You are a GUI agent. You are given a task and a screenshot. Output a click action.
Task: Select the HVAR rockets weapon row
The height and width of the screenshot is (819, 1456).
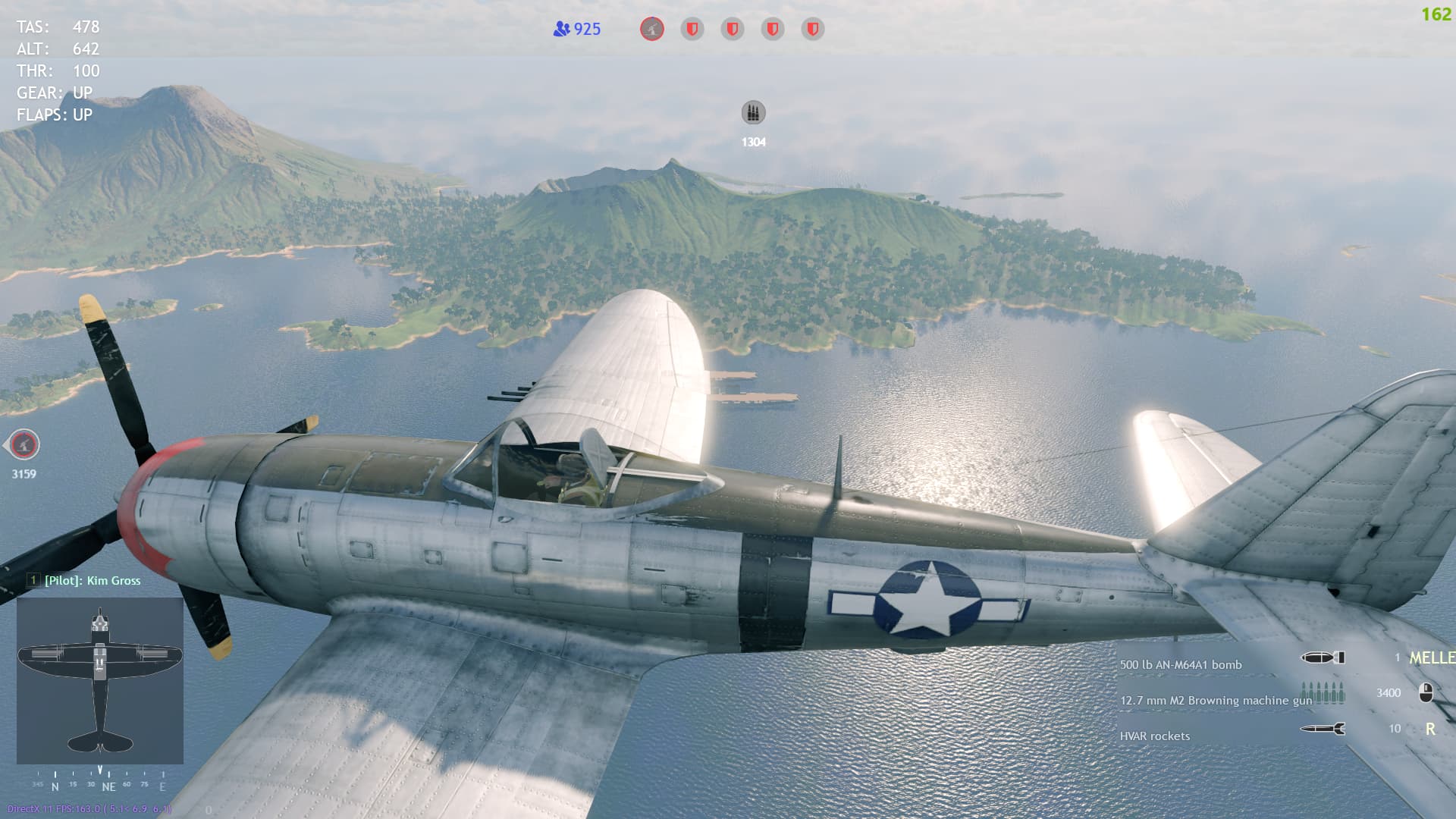click(x=1155, y=736)
